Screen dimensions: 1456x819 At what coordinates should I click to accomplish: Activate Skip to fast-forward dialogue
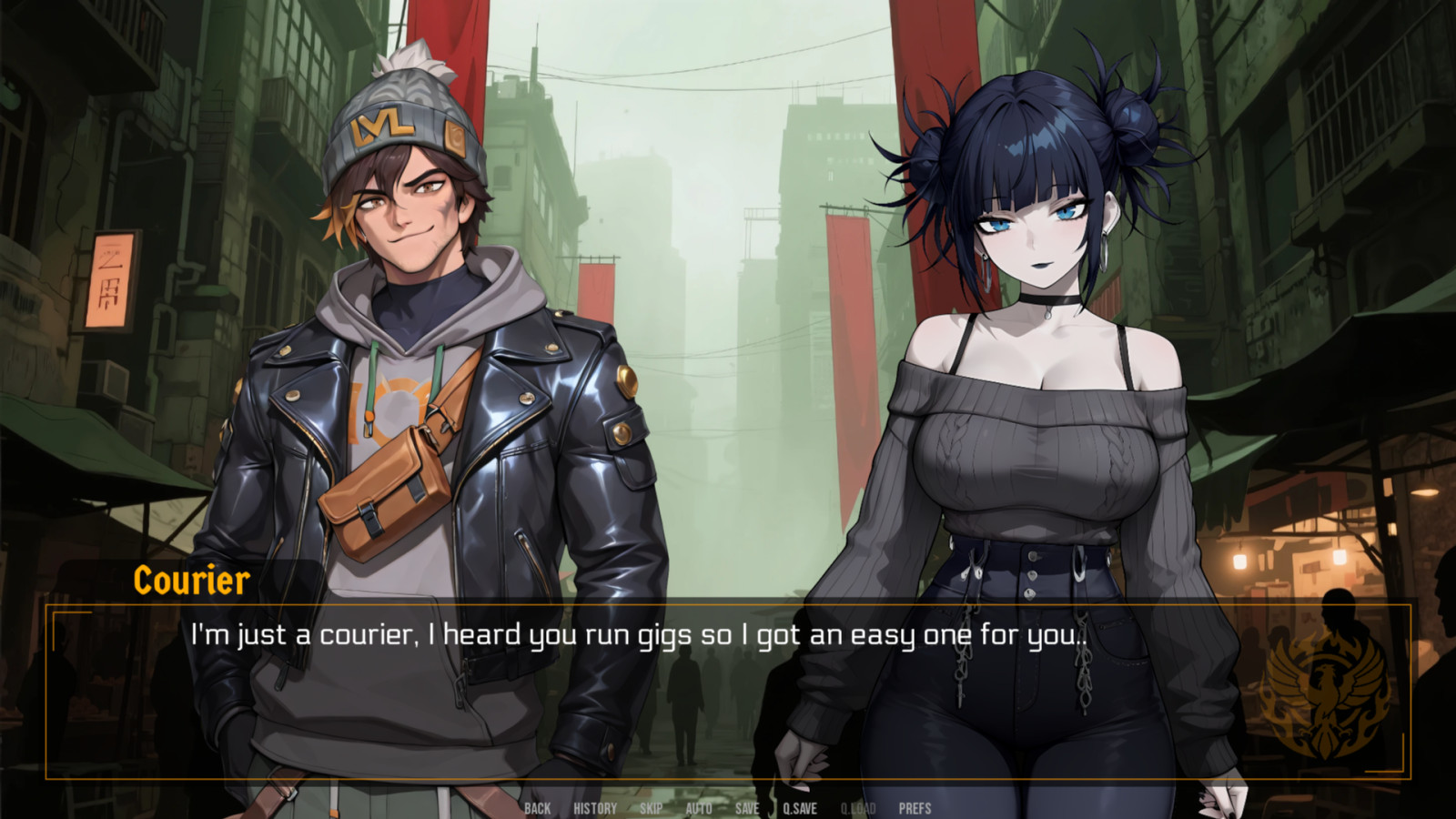pos(651,808)
